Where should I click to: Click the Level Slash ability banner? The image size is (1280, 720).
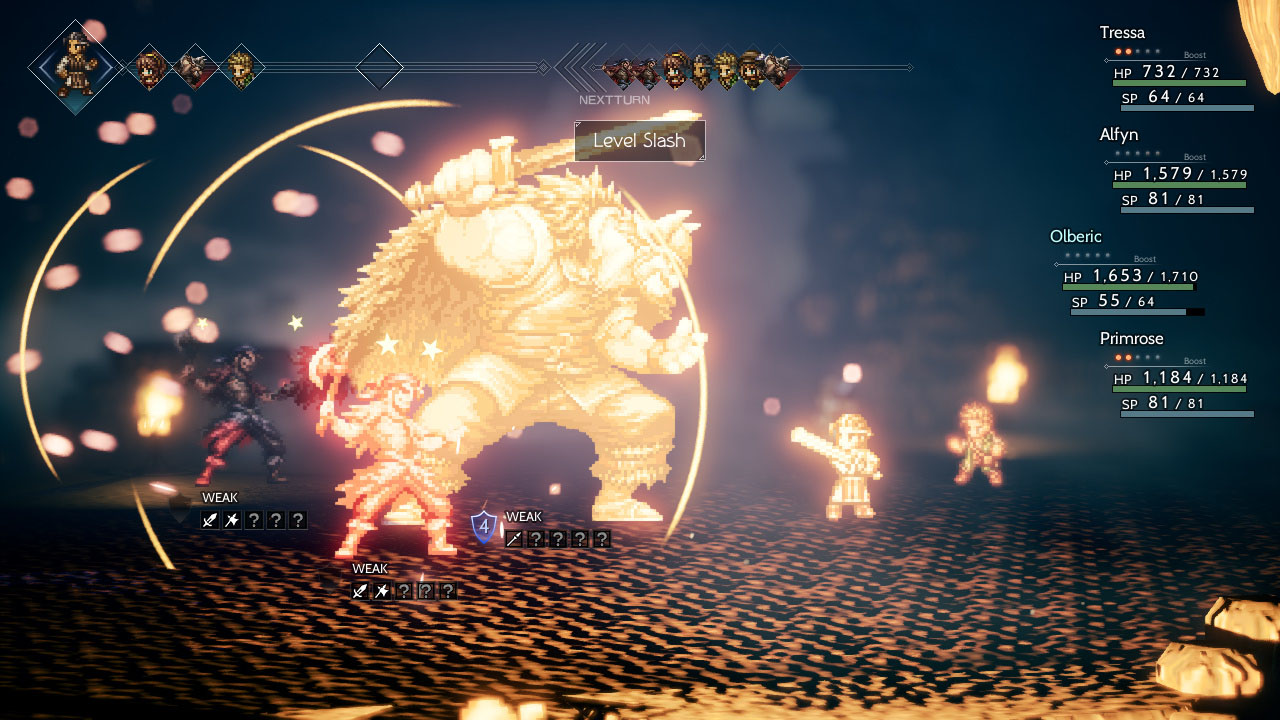click(640, 141)
